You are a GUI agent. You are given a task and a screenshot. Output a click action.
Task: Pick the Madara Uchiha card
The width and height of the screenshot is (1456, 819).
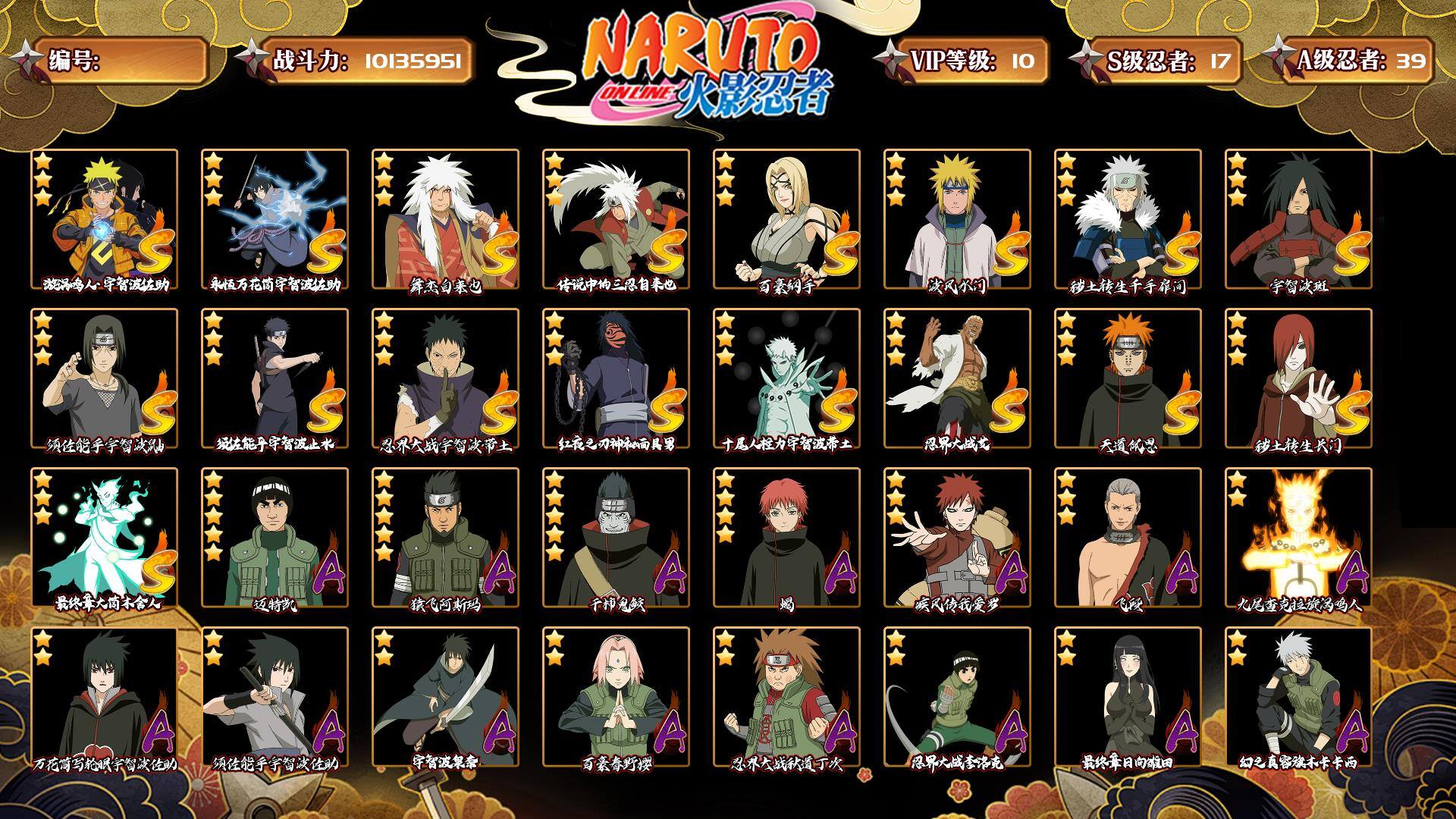click(x=1298, y=219)
